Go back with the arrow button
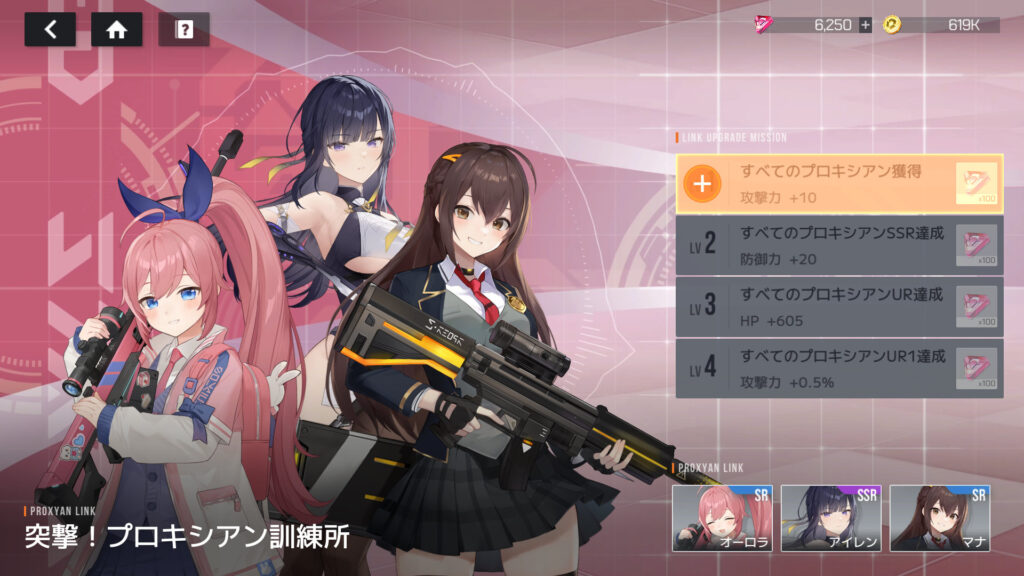The image size is (1024, 576). click(x=50, y=29)
